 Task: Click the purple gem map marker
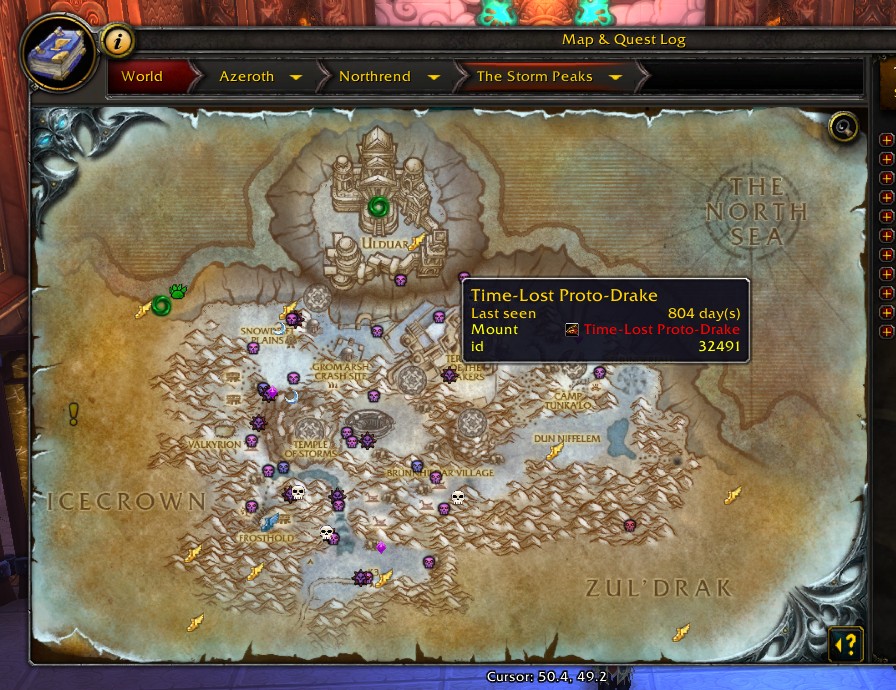(x=380, y=547)
